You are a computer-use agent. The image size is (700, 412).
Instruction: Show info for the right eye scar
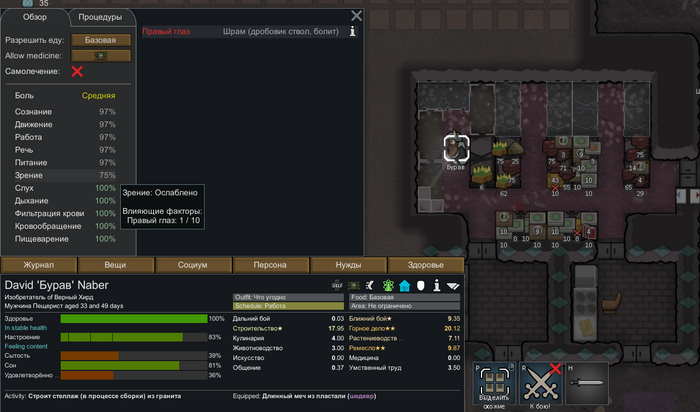pyautogui.click(x=353, y=32)
